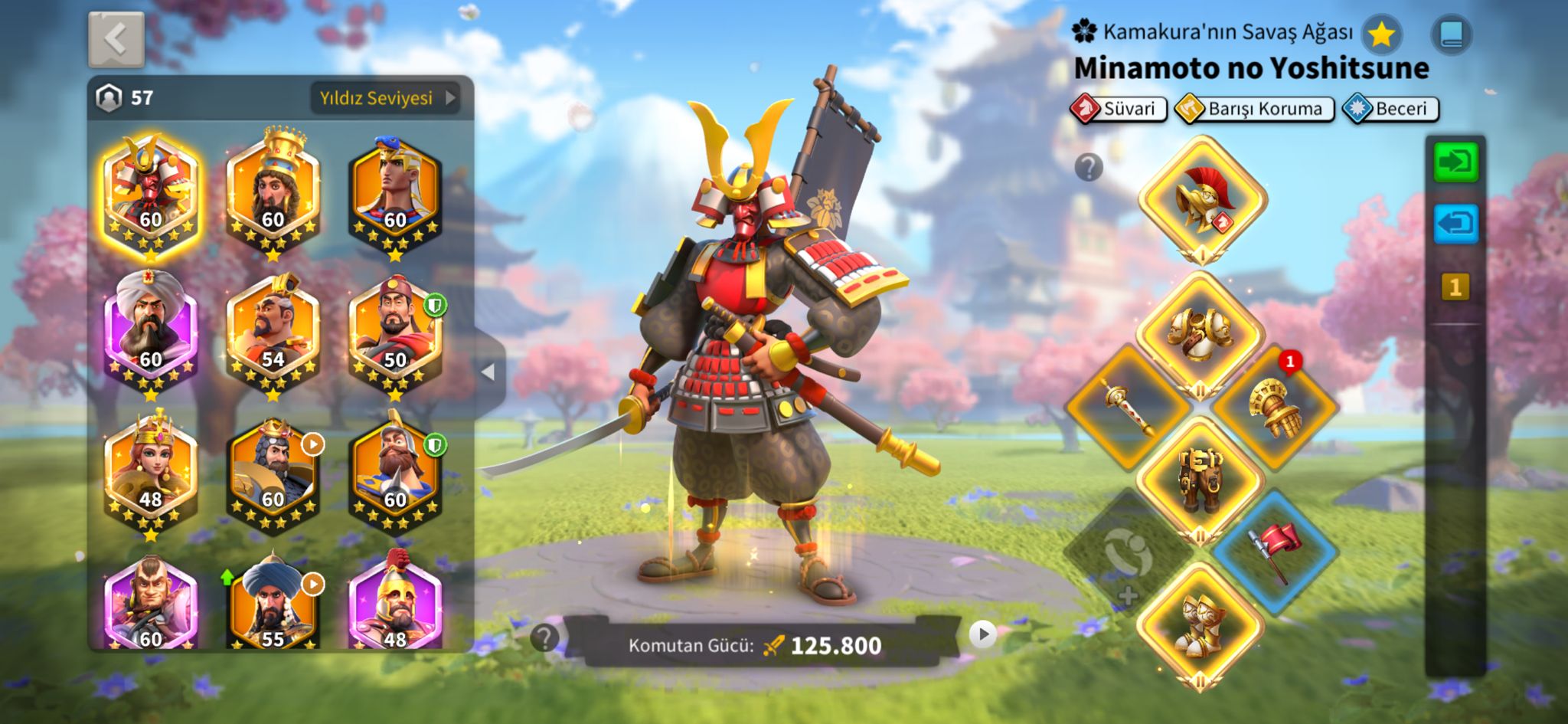This screenshot has width=1568, height=724.
Task: Collapse the commander list panel arrow
Action: pos(488,372)
